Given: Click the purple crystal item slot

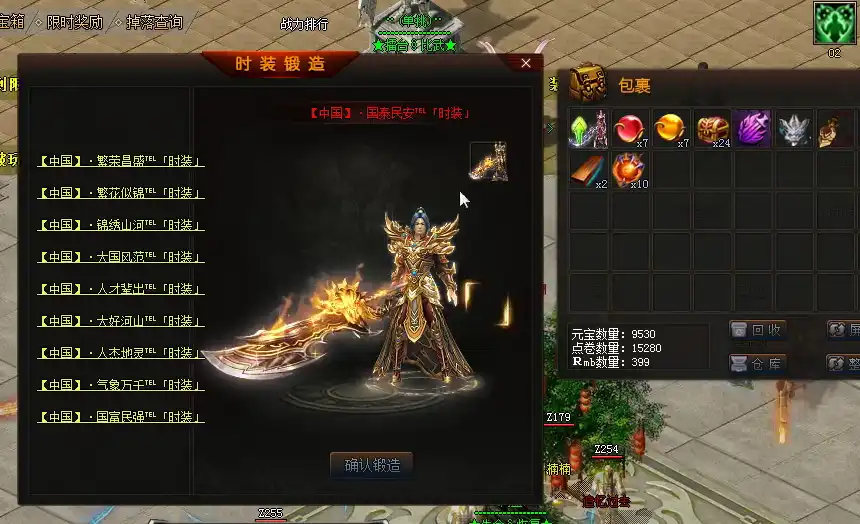Looking at the screenshot, I should [x=753, y=129].
